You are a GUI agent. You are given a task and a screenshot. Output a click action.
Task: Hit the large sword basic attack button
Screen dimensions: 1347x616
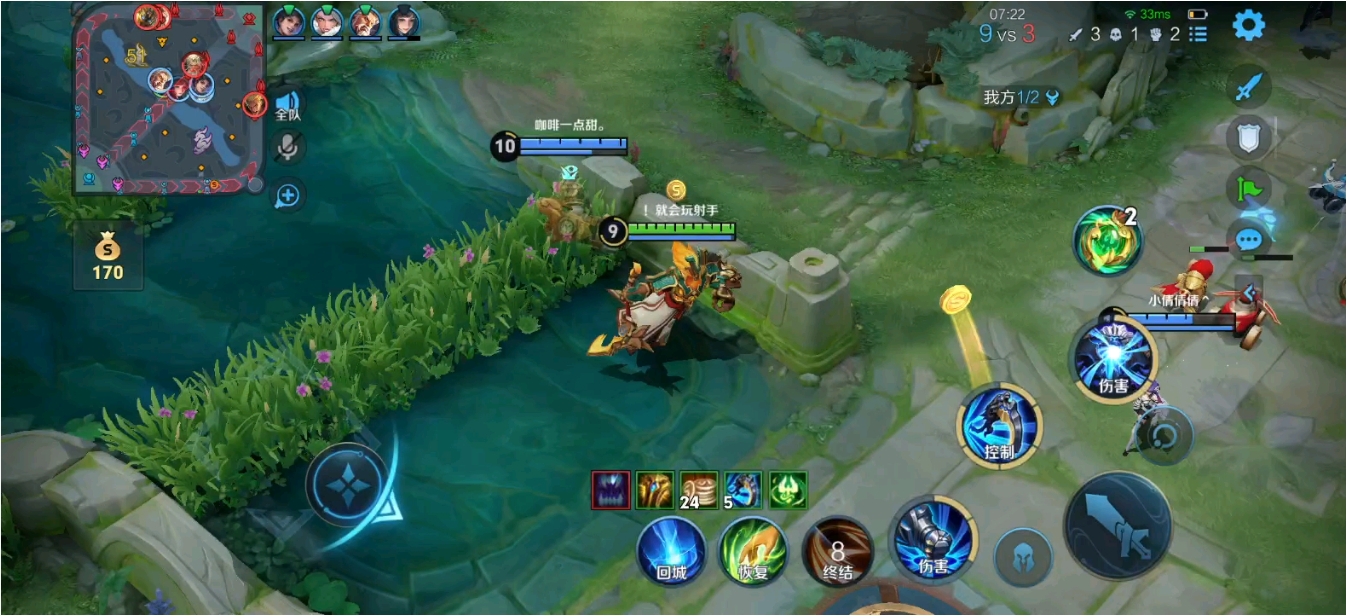[x=1117, y=526]
